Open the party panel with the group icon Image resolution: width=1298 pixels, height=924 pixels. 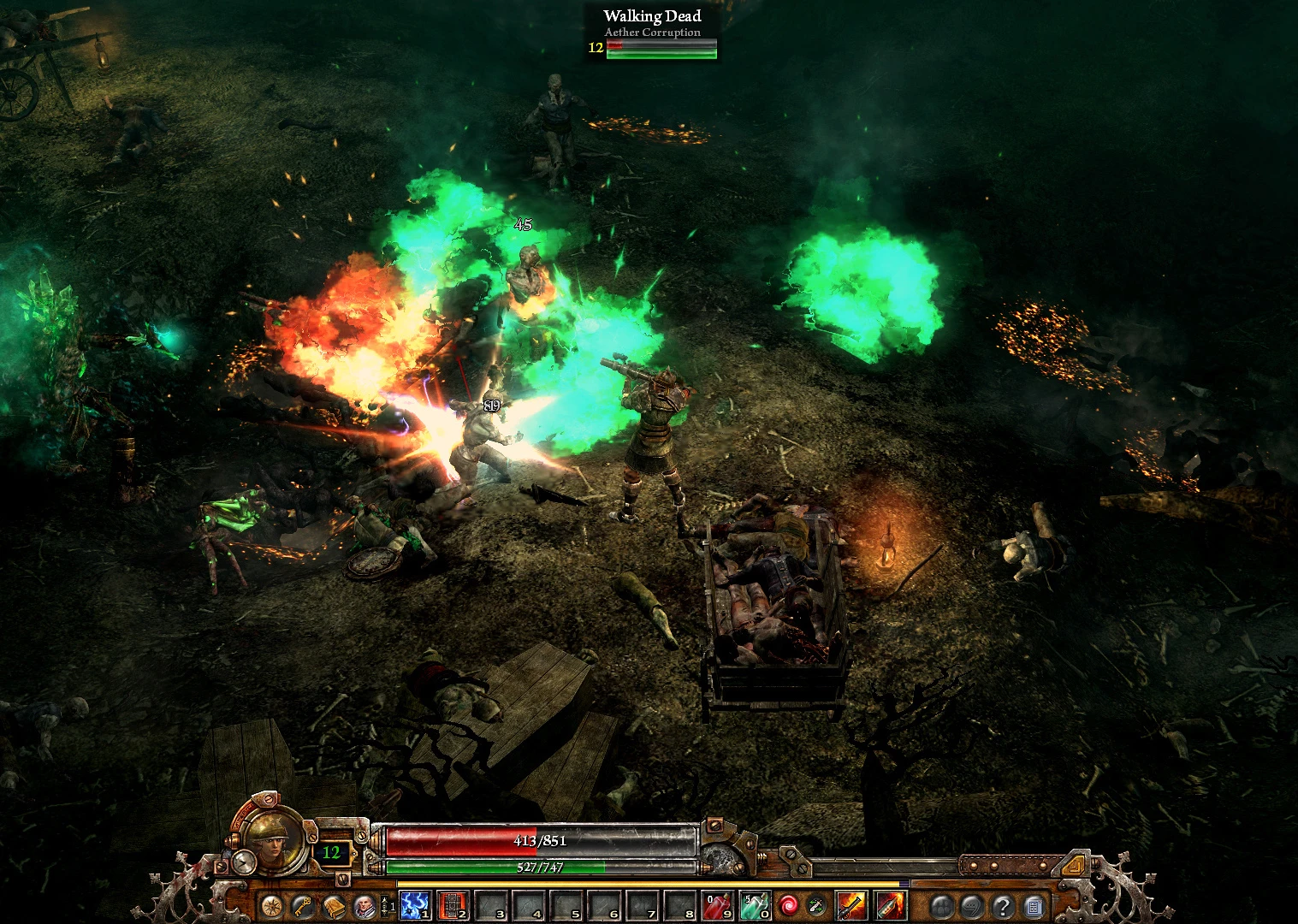(x=940, y=905)
